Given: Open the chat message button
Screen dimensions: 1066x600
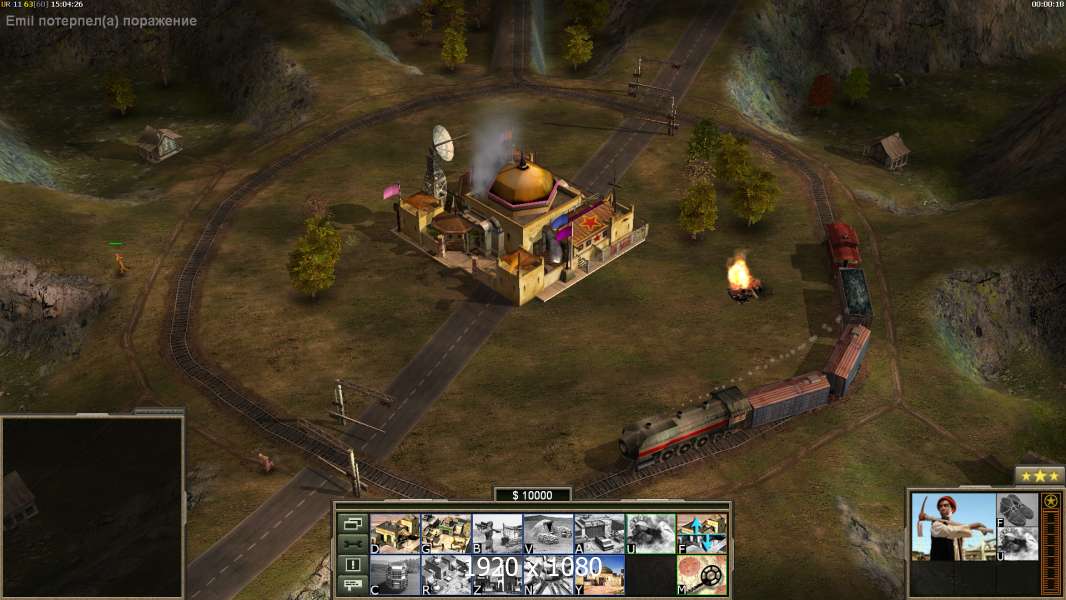Looking at the screenshot, I should point(352,586).
